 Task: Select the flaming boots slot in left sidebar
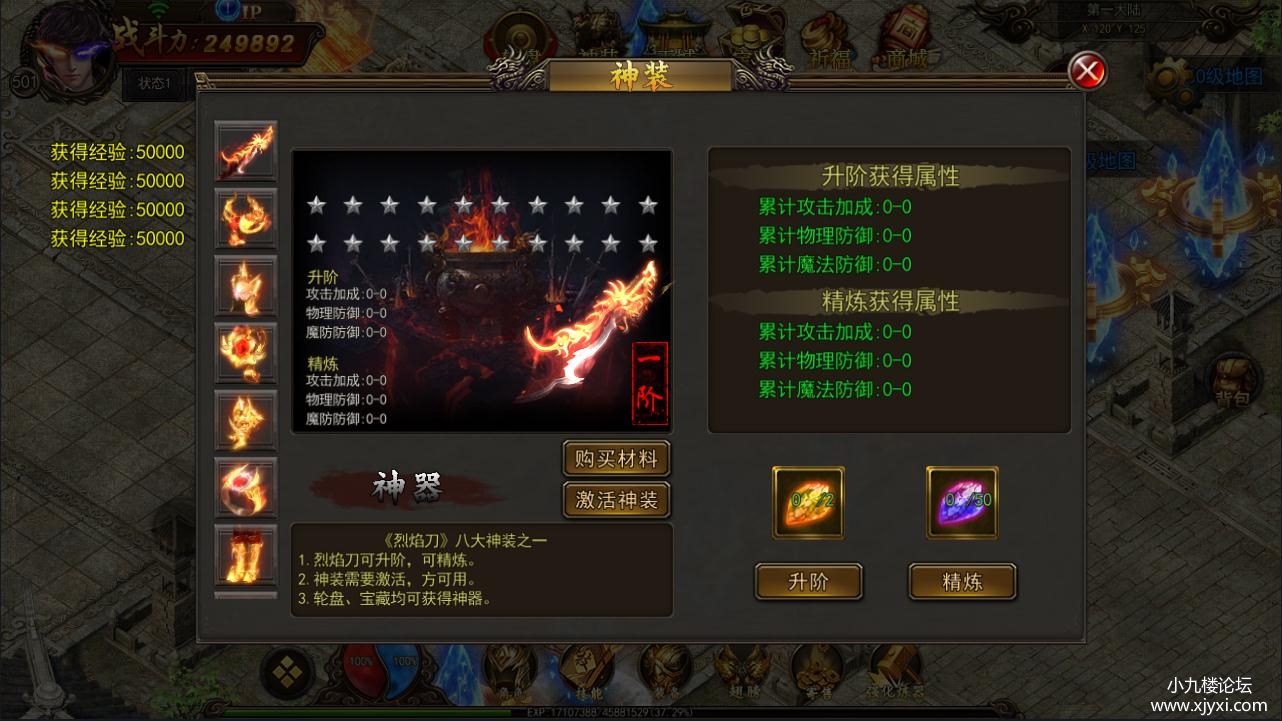click(245, 558)
